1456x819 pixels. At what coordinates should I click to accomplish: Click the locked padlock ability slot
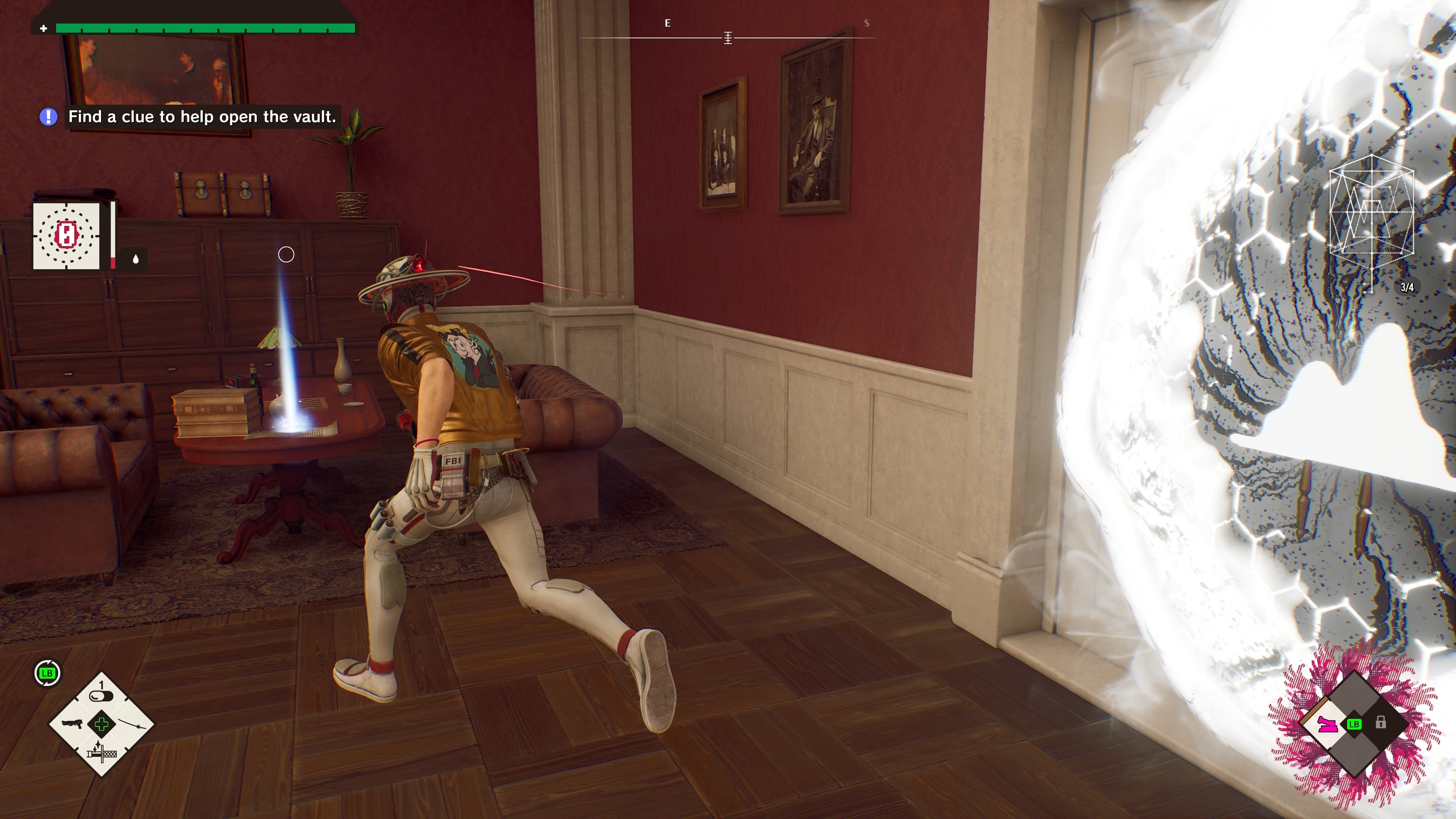(x=1381, y=722)
